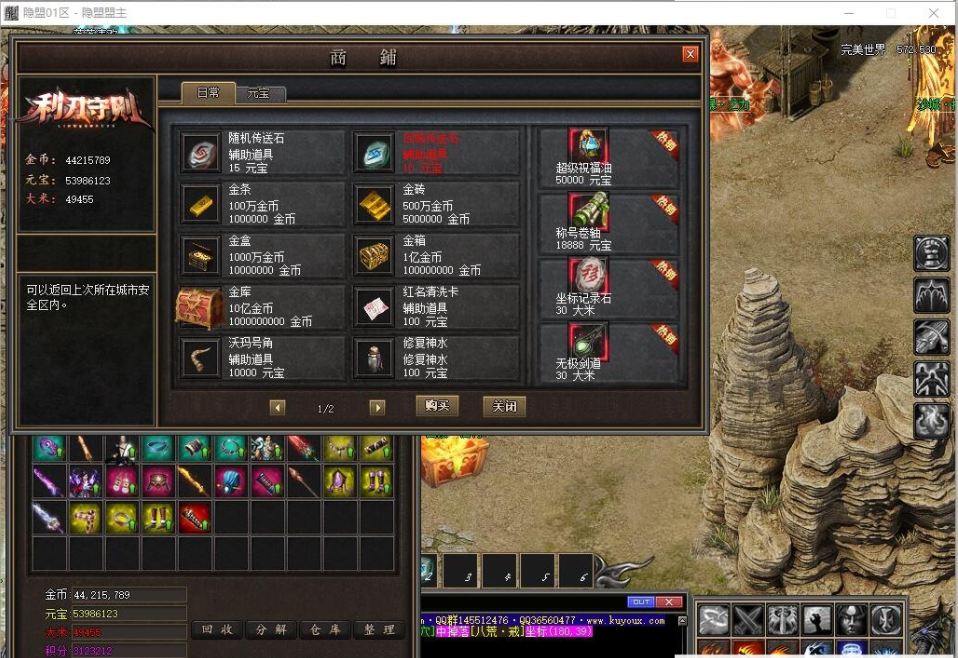Select the 修复神水 potion item

(x=435, y=358)
